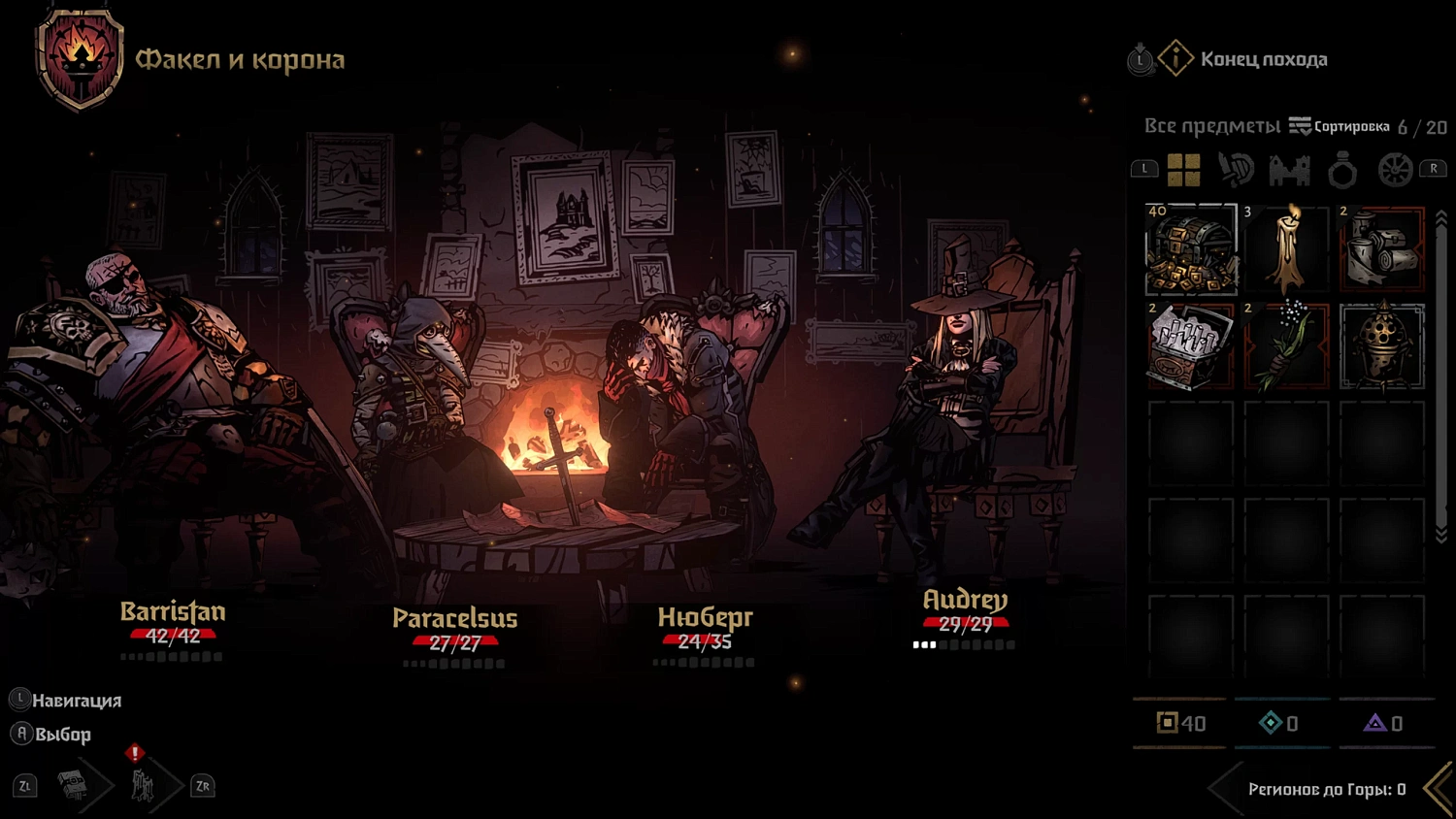Open the Конец похода info icon
This screenshot has width=1456, height=819.
[x=1176, y=59]
